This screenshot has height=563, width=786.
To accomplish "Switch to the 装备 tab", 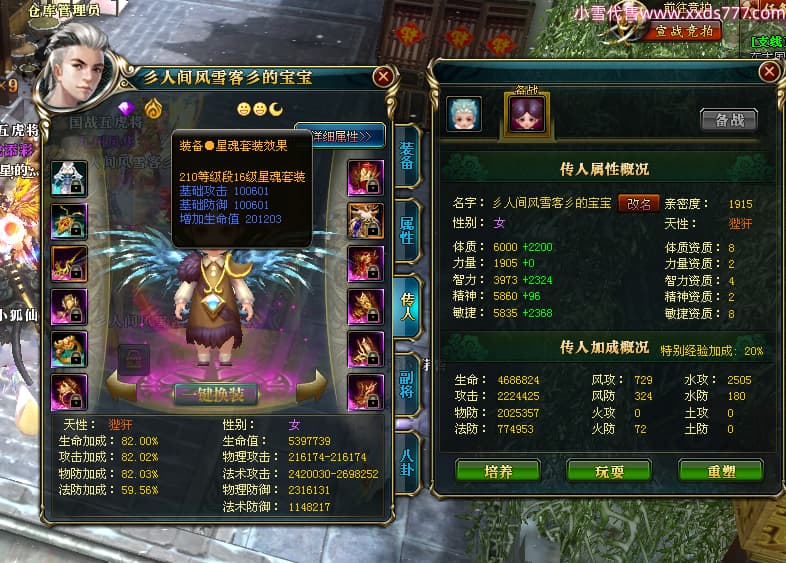I will (407, 155).
